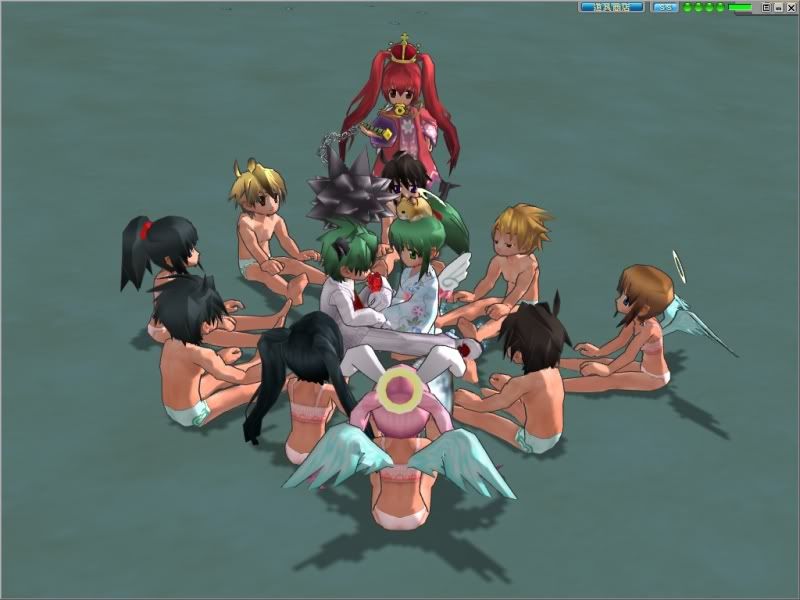Image resolution: width=800 pixels, height=600 pixels.
Task: Close the game window
Action: tap(791, 7)
